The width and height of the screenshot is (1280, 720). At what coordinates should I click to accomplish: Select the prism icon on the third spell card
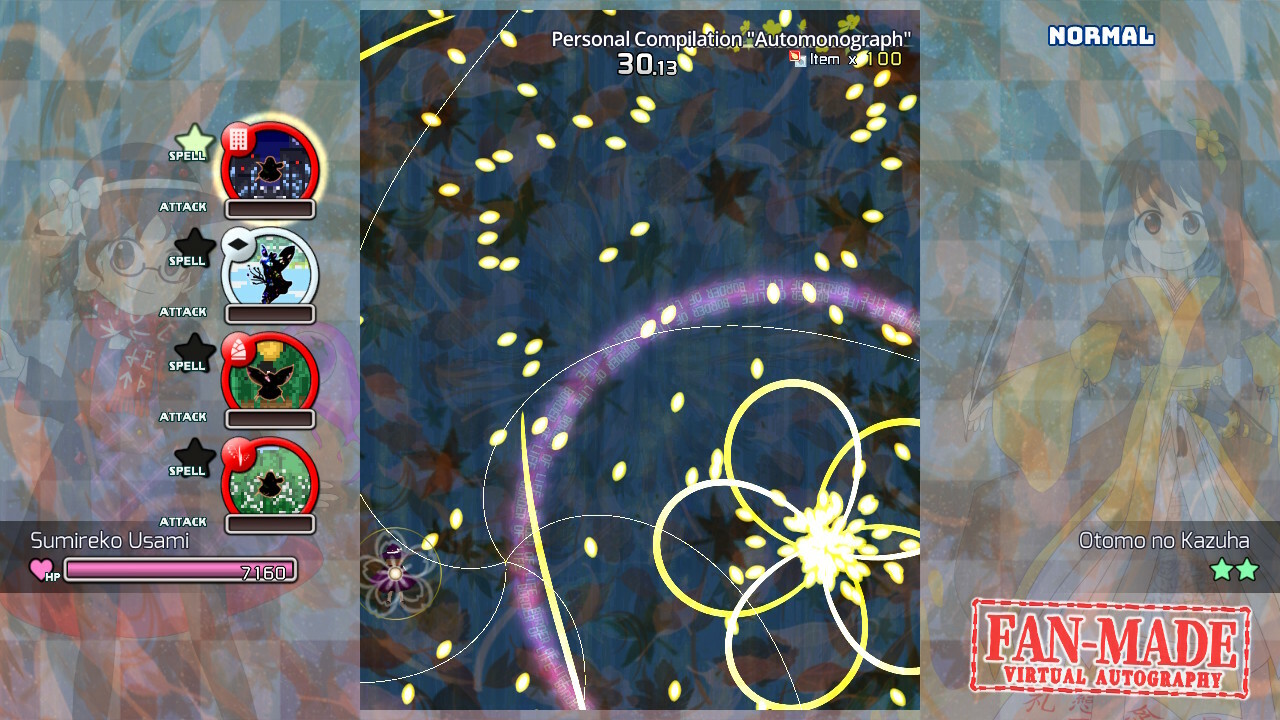tap(239, 347)
